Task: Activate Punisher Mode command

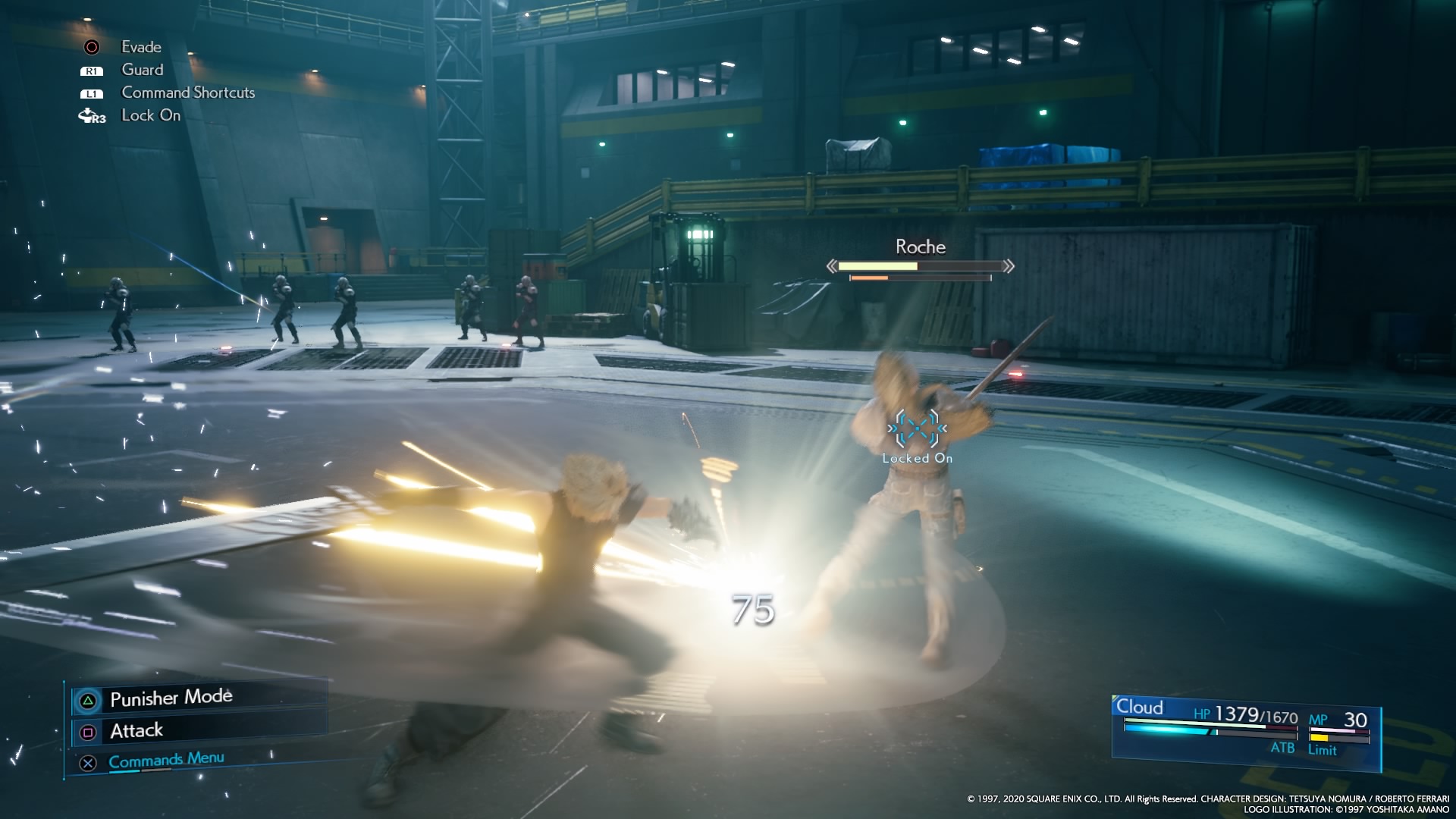Action: (171, 698)
